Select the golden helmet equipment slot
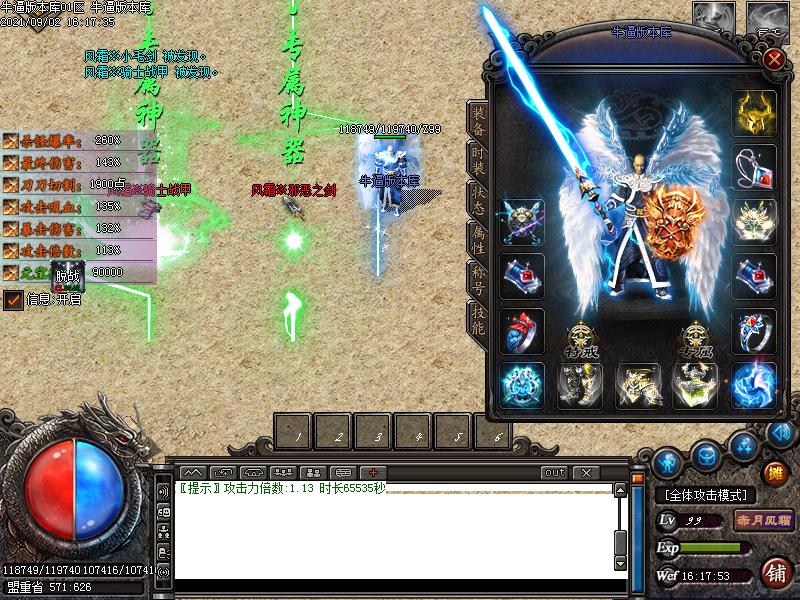The height and width of the screenshot is (600, 800). pos(753,113)
